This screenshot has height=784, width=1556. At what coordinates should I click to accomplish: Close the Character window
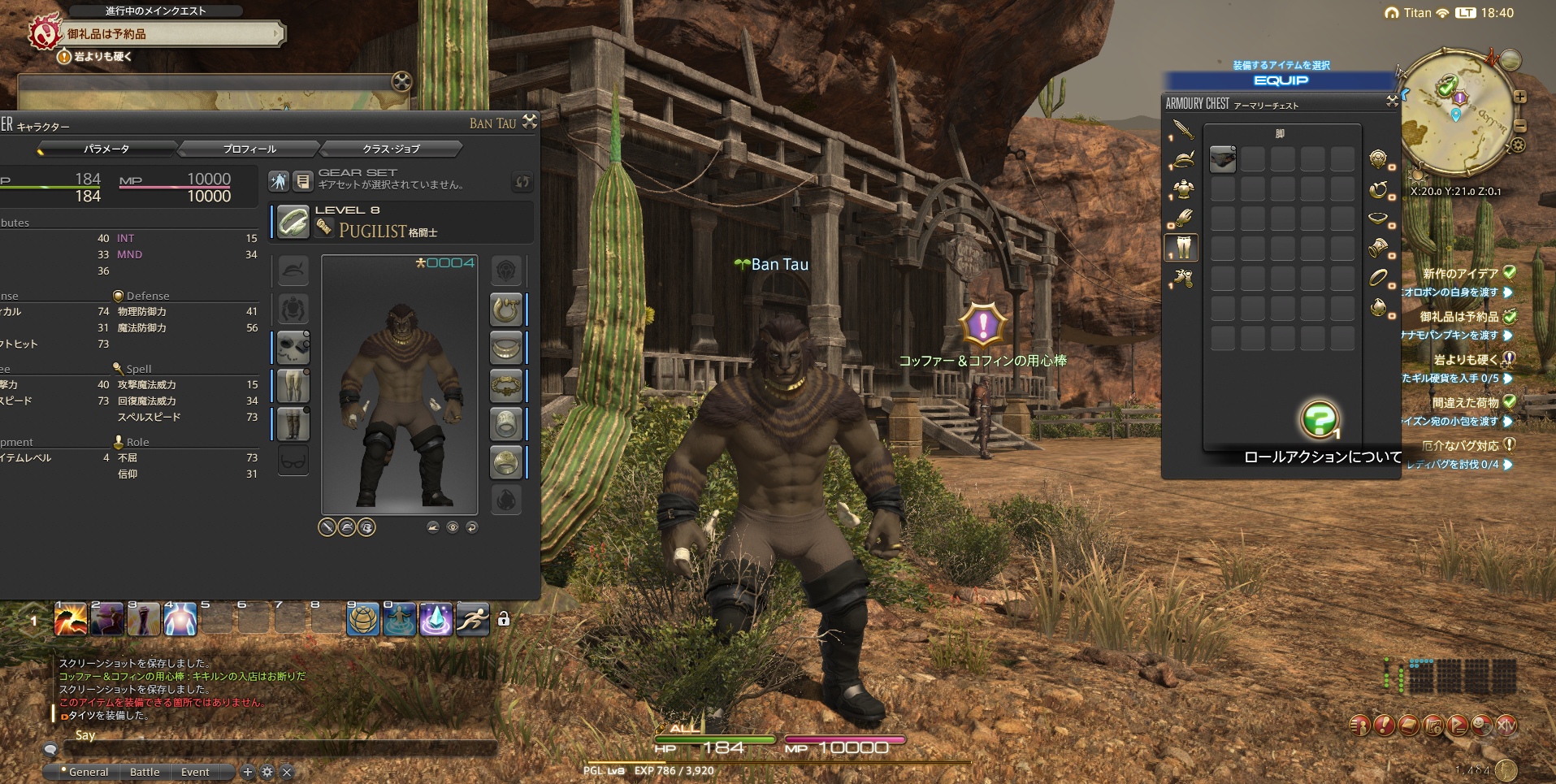click(x=530, y=122)
